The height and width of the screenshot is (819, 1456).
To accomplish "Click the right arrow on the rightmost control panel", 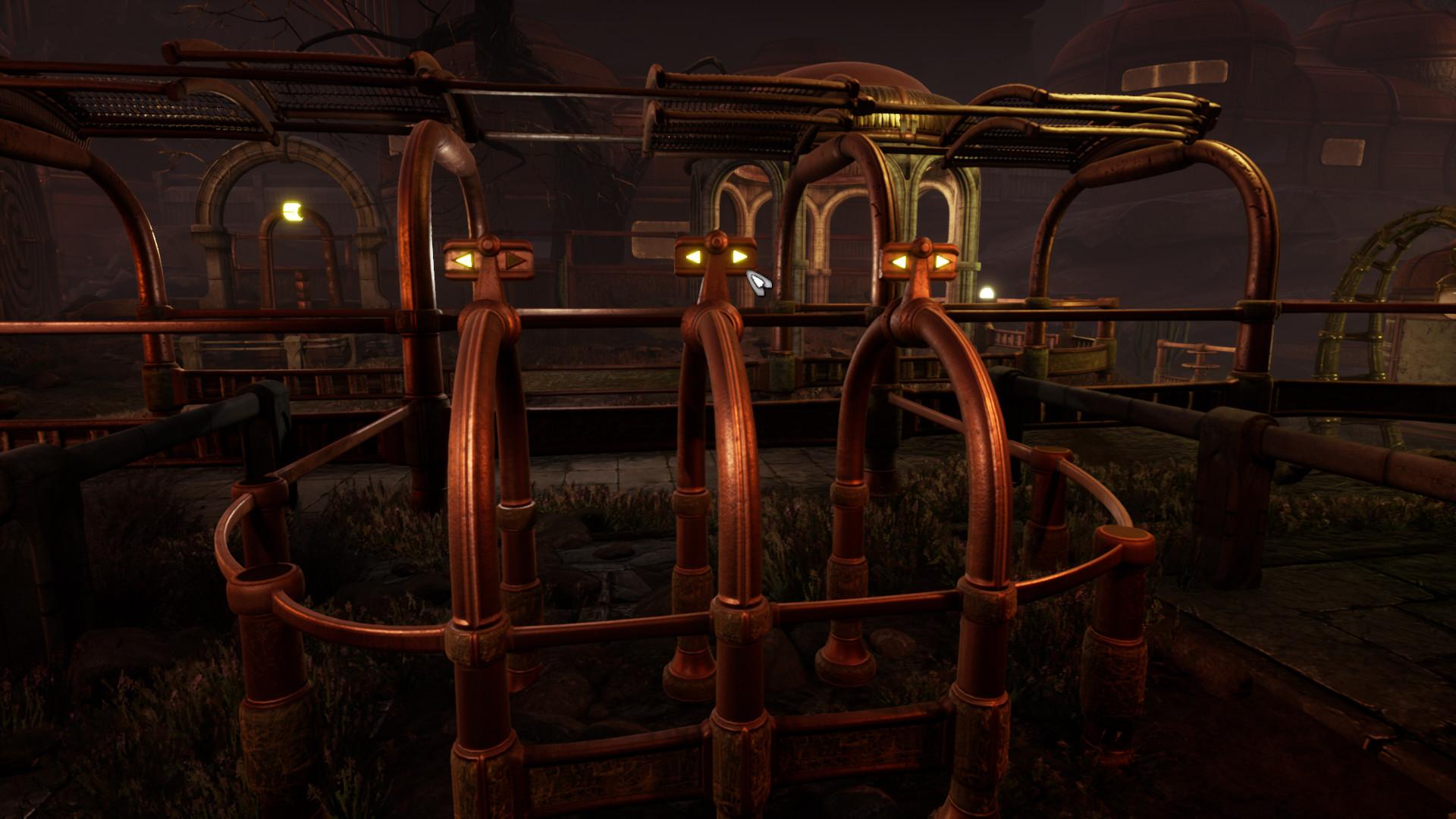I will (x=942, y=261).
